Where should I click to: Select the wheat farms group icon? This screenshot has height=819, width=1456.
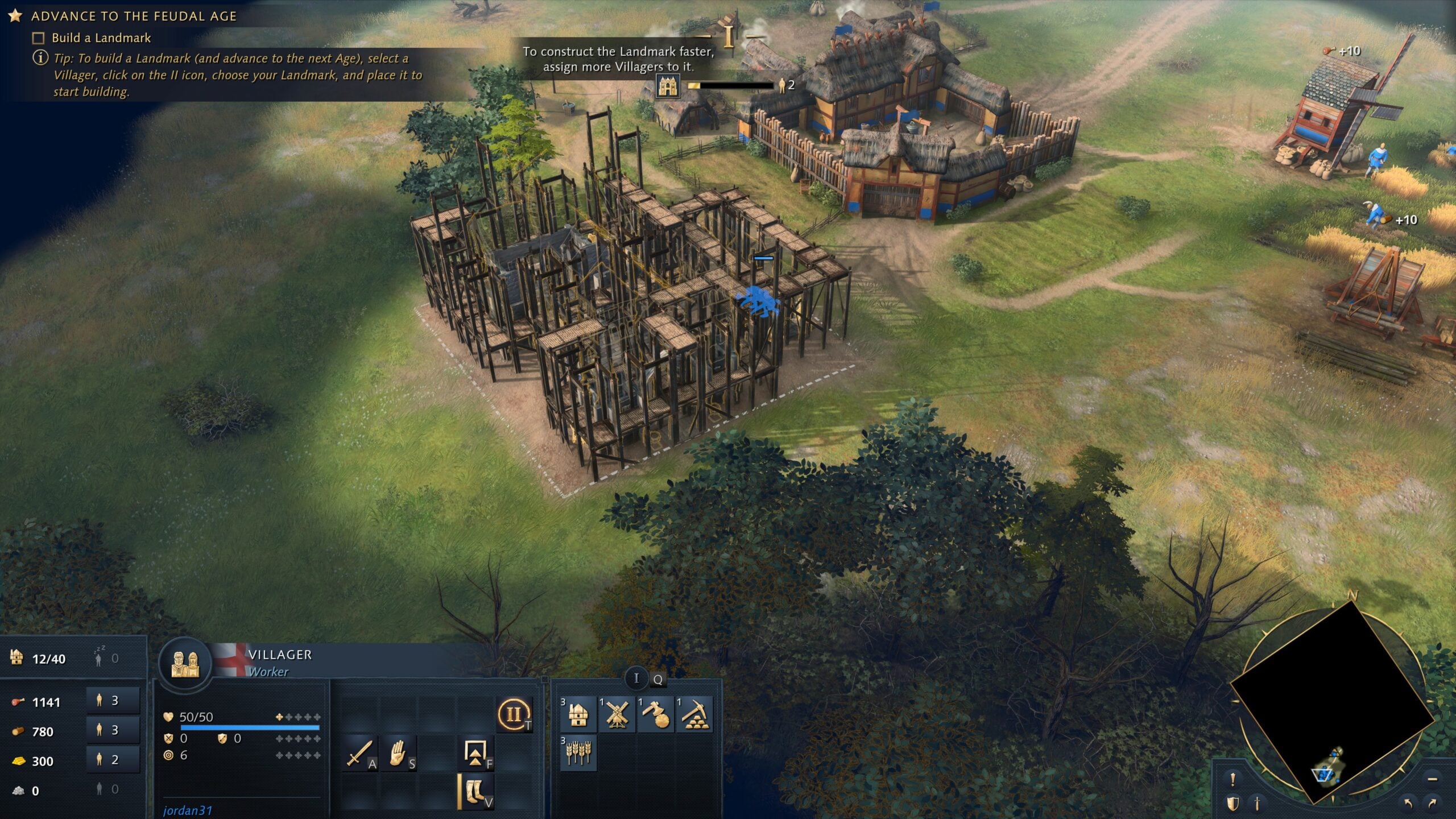(578, 753)
